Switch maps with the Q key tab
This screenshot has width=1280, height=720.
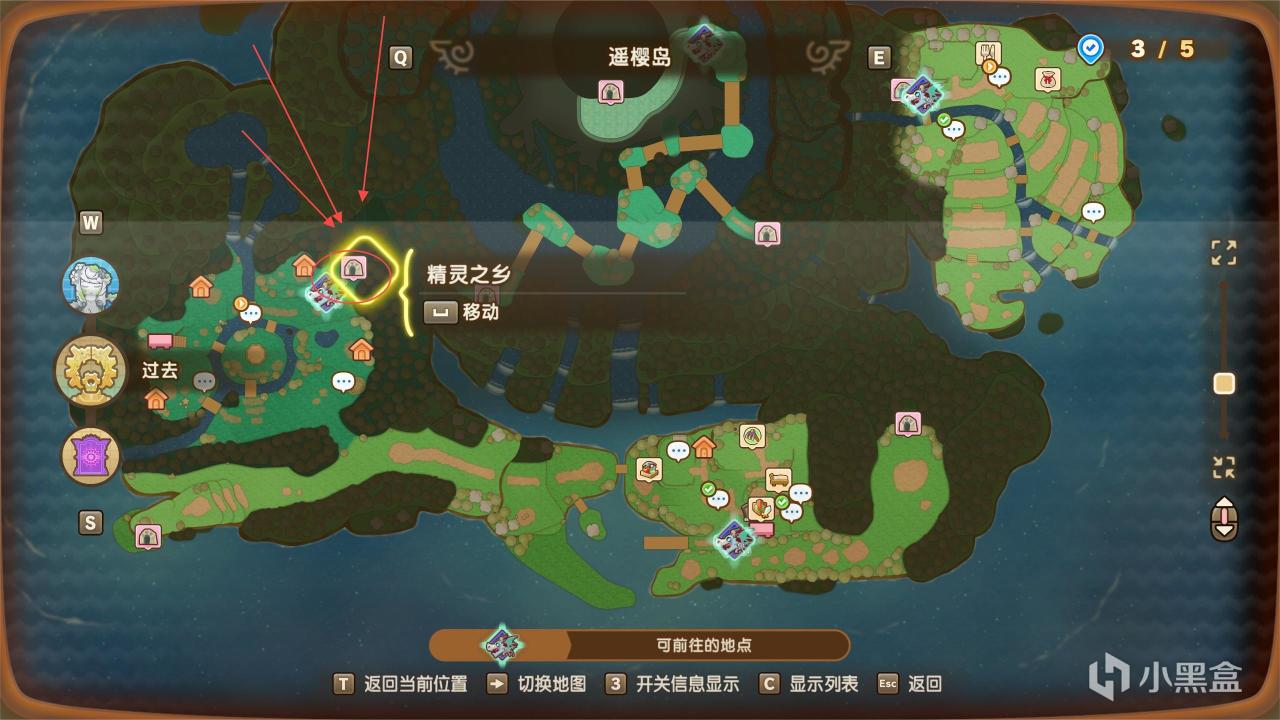point(401,57)
